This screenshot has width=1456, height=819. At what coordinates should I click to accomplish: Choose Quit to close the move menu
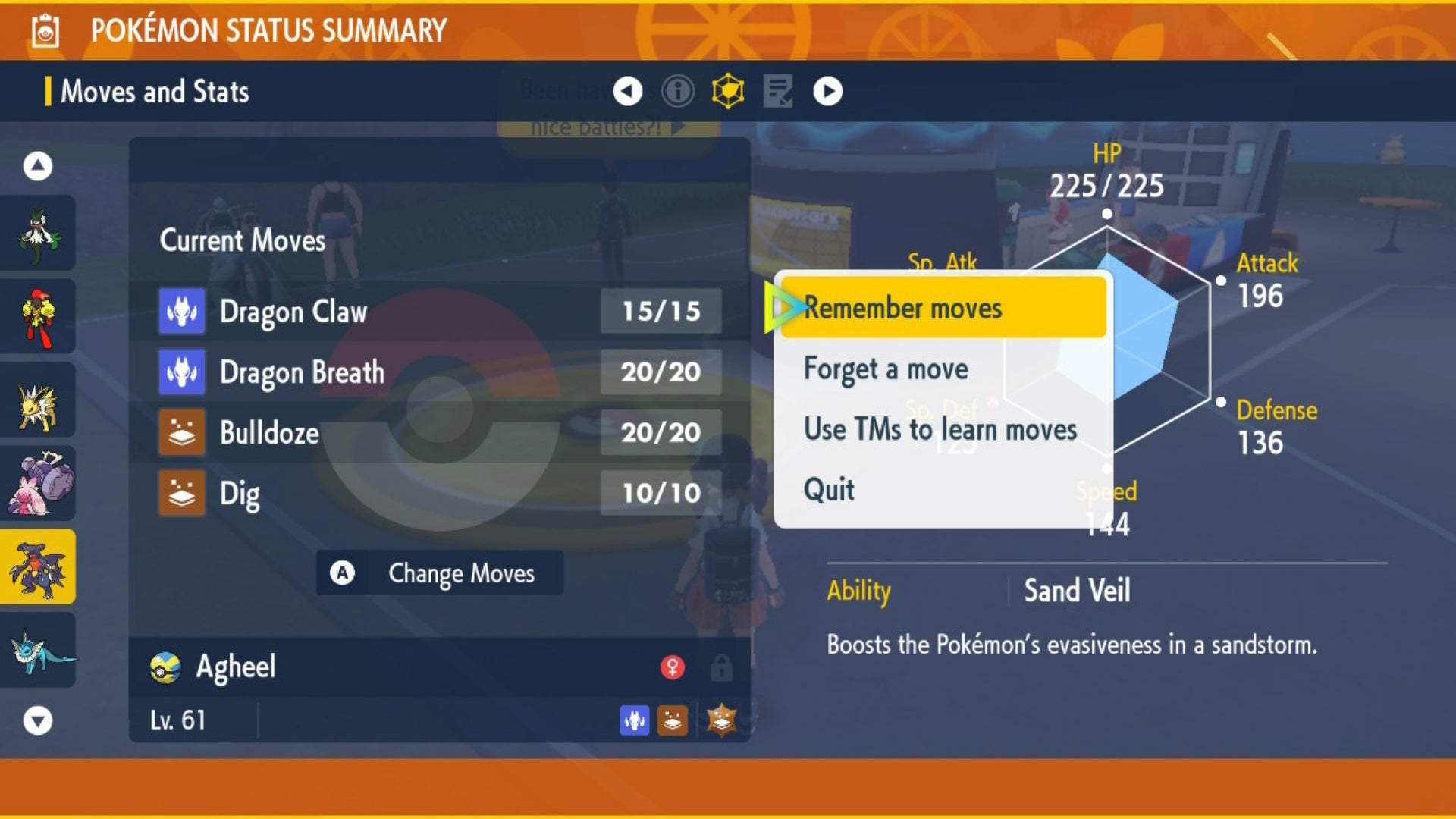click(828, 489)
